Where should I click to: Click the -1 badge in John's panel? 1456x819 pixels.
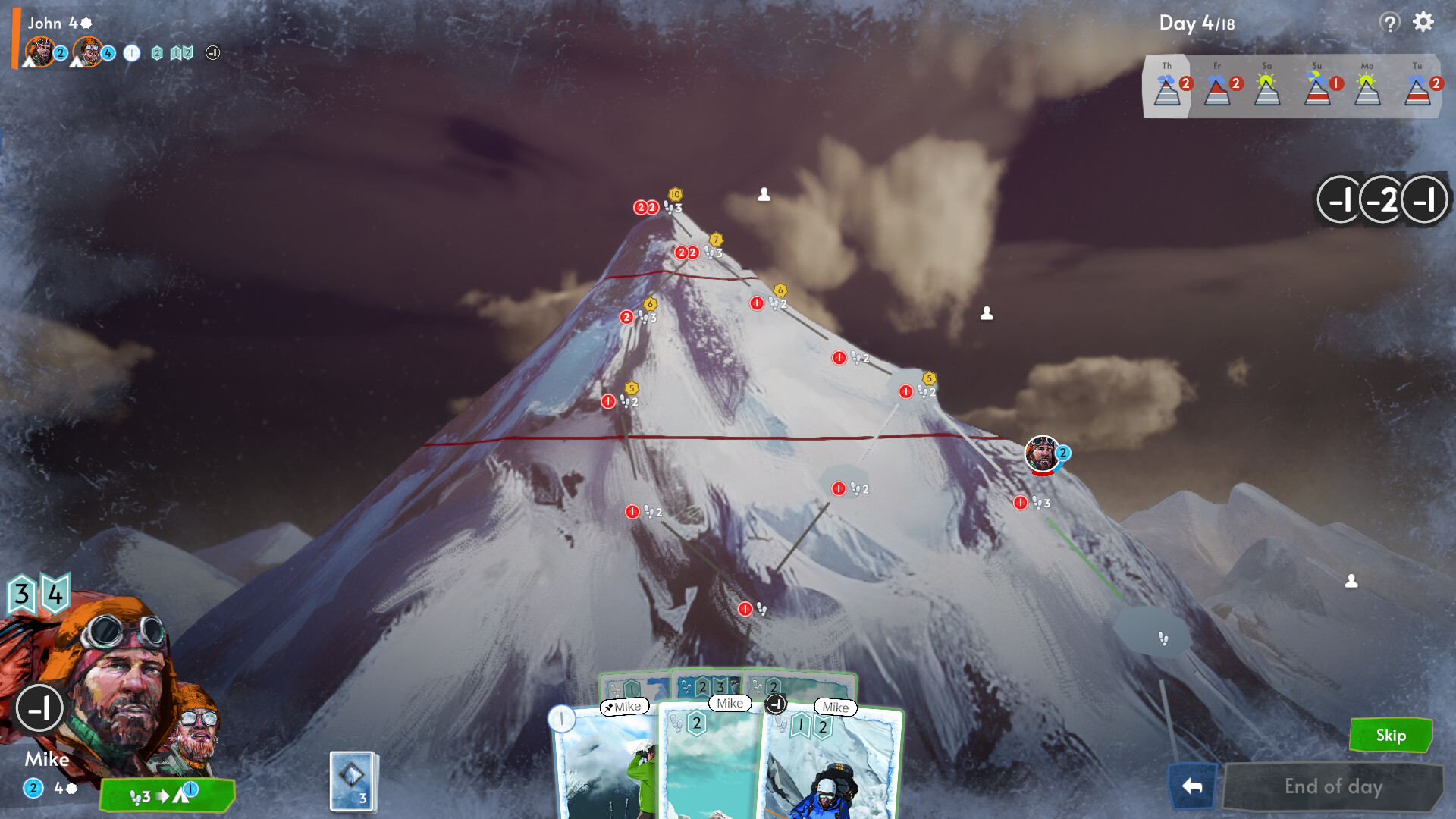pyautogui.click(x=212, y=53)
